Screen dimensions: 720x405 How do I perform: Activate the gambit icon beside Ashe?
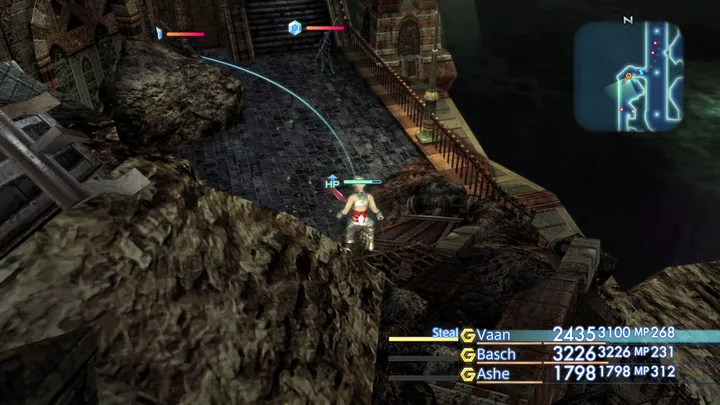tap(467, 372)
